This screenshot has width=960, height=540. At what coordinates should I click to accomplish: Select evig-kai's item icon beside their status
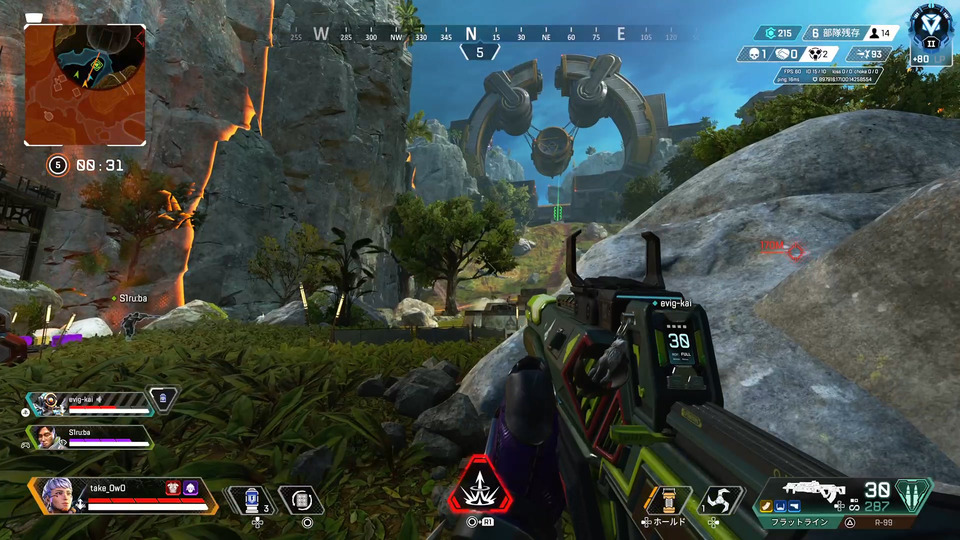tap(162, 399)
